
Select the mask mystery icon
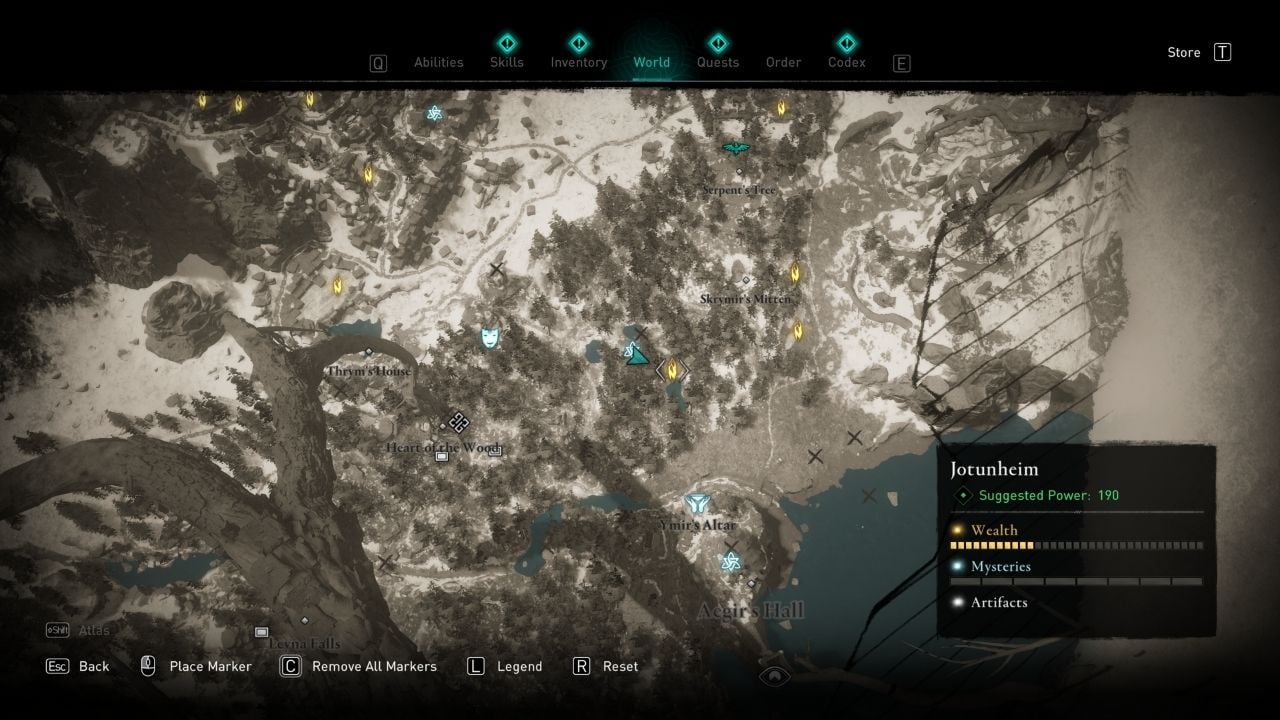click(x=489, y=337)
